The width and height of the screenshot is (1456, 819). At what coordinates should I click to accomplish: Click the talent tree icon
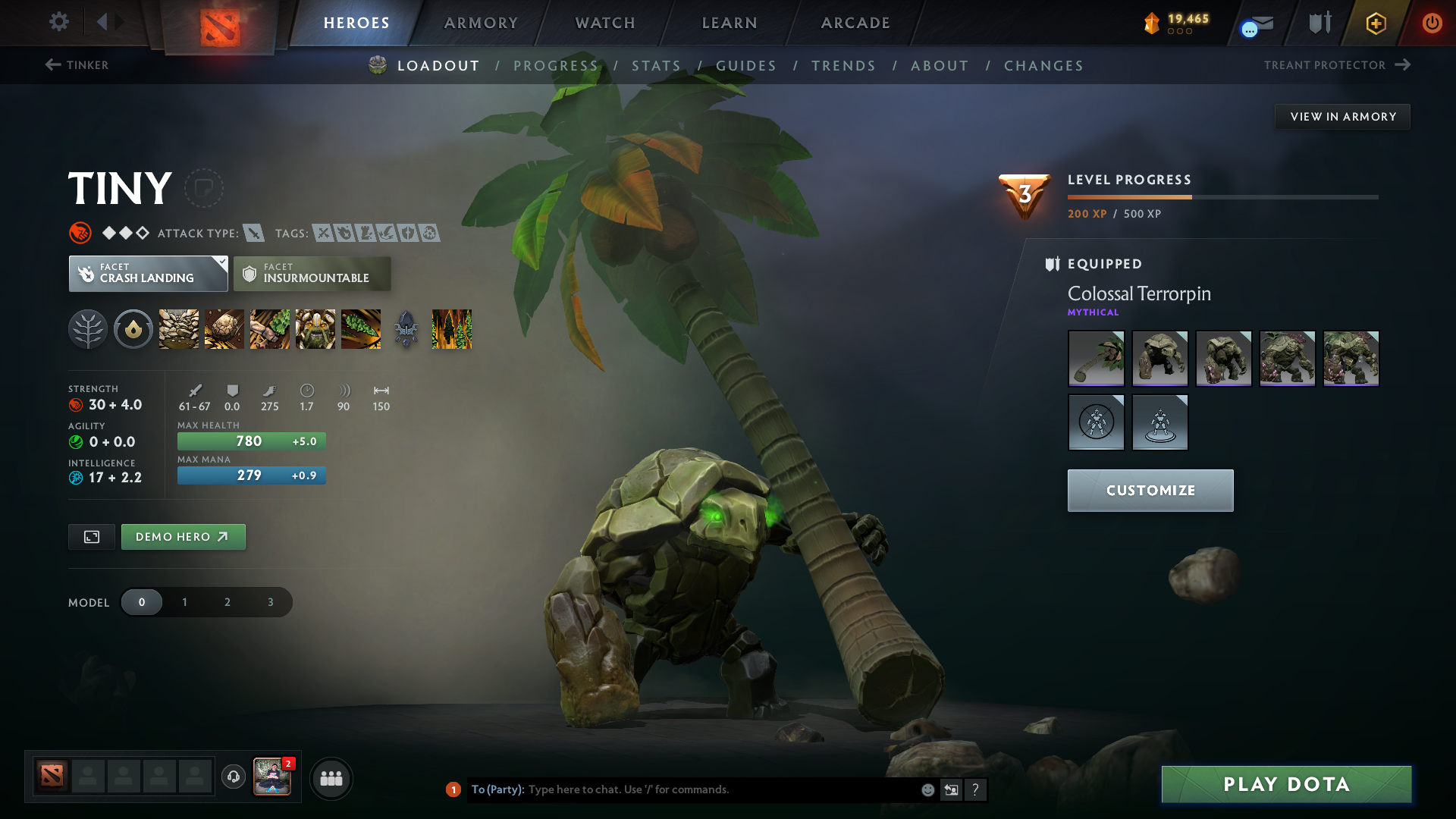88,329
